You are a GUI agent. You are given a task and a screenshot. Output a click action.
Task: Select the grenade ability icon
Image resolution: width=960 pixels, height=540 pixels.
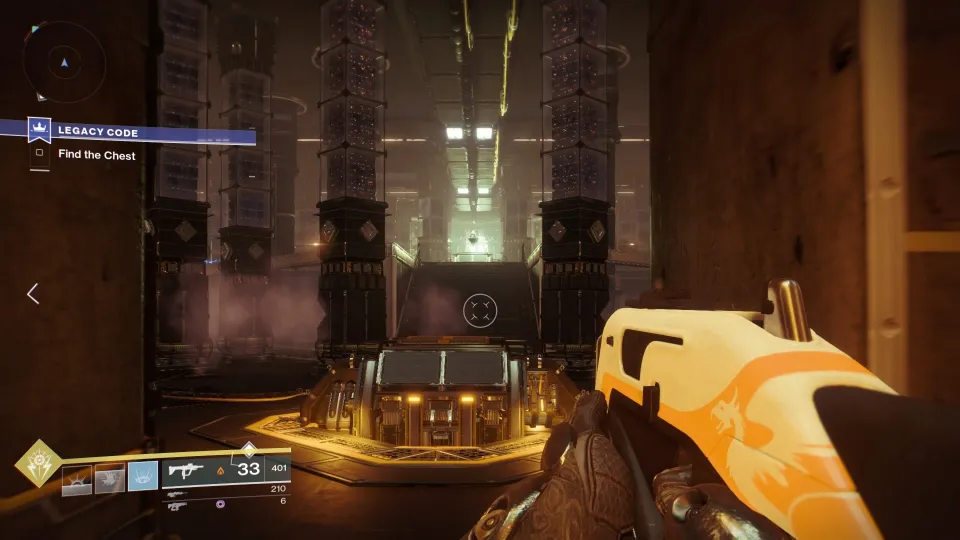click(77, 479)
